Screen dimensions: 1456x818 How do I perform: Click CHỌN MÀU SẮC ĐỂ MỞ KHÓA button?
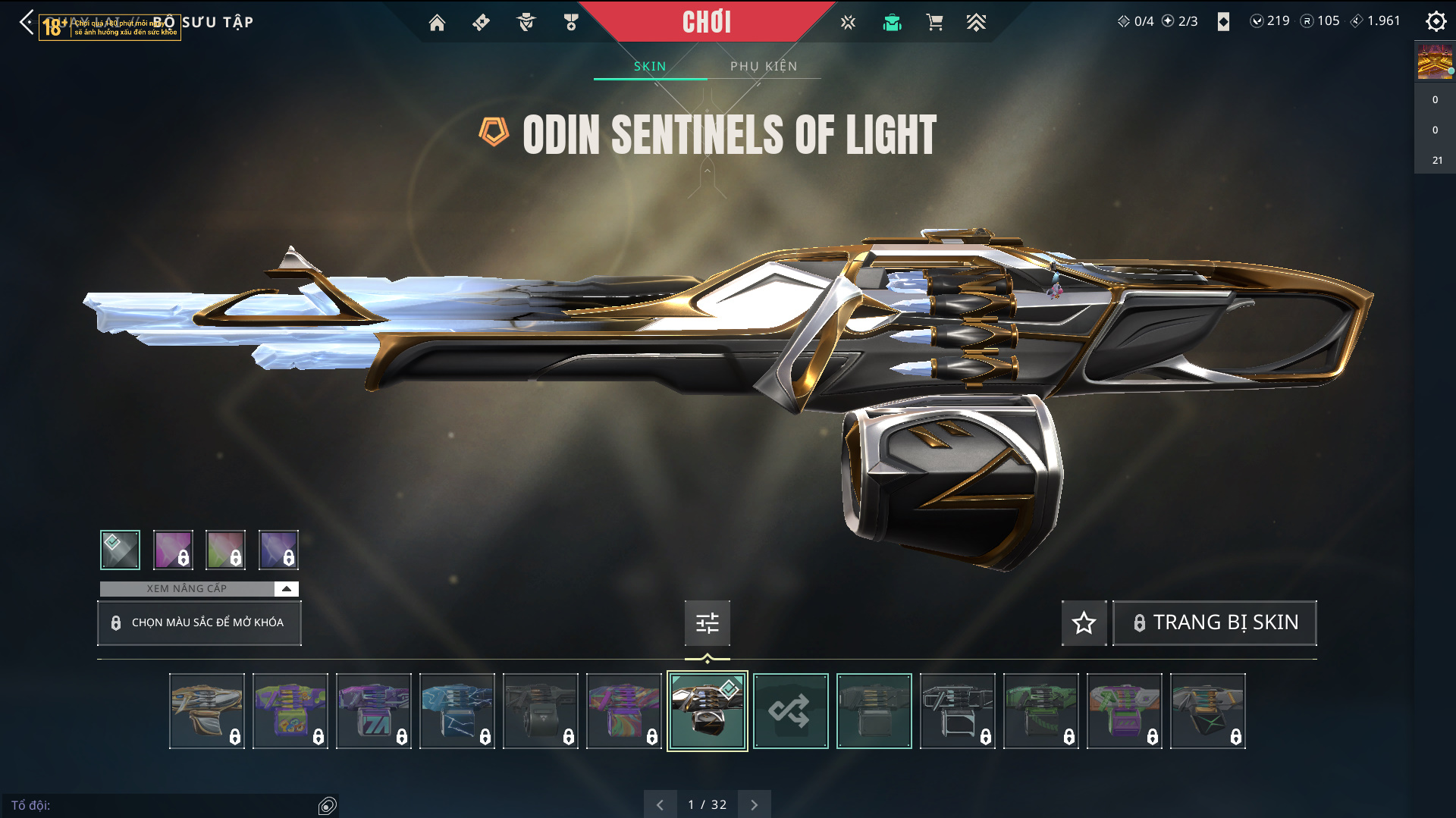coord(199,622)
